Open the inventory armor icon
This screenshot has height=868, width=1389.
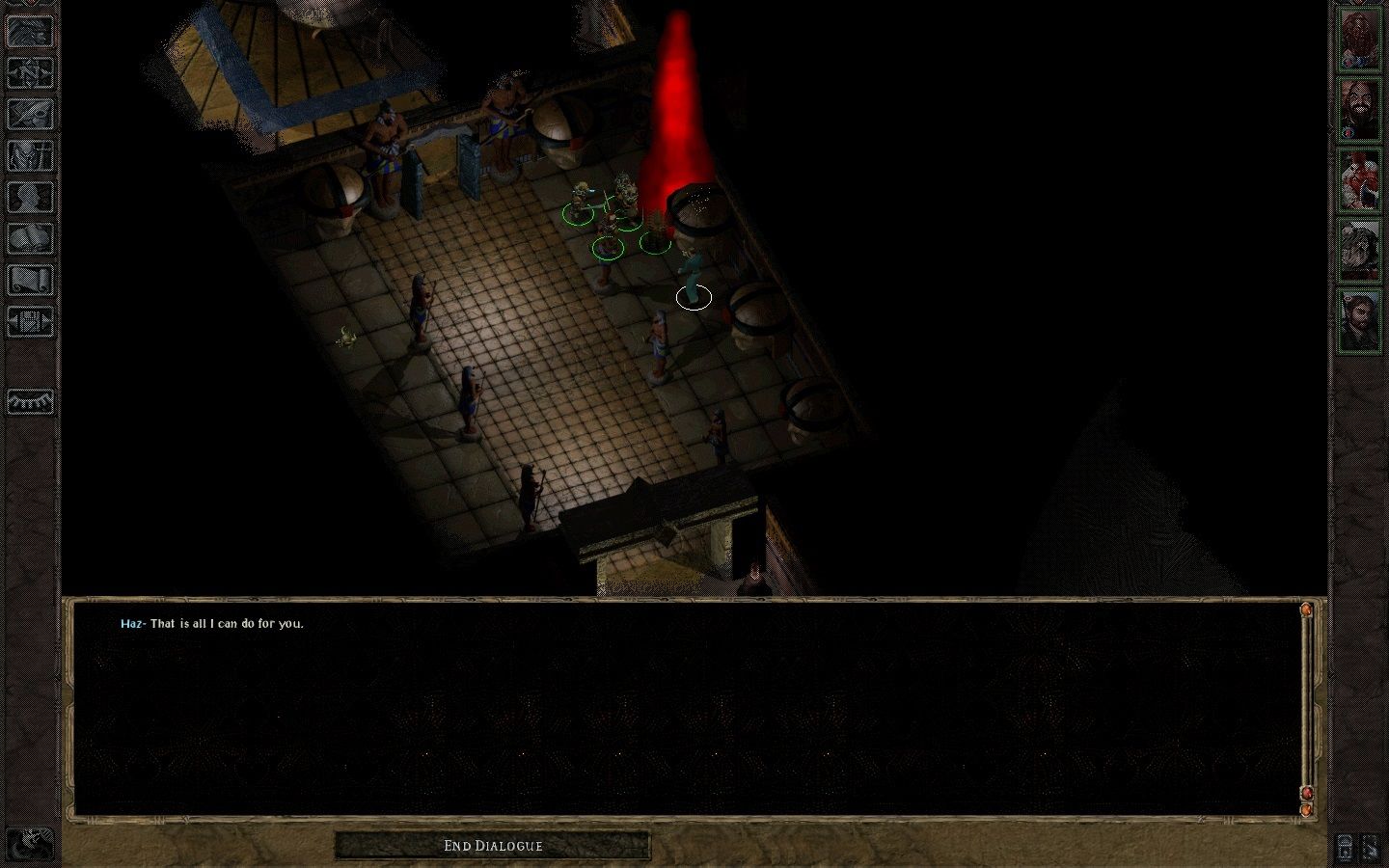pyautogui.click(x=30, y=155)
